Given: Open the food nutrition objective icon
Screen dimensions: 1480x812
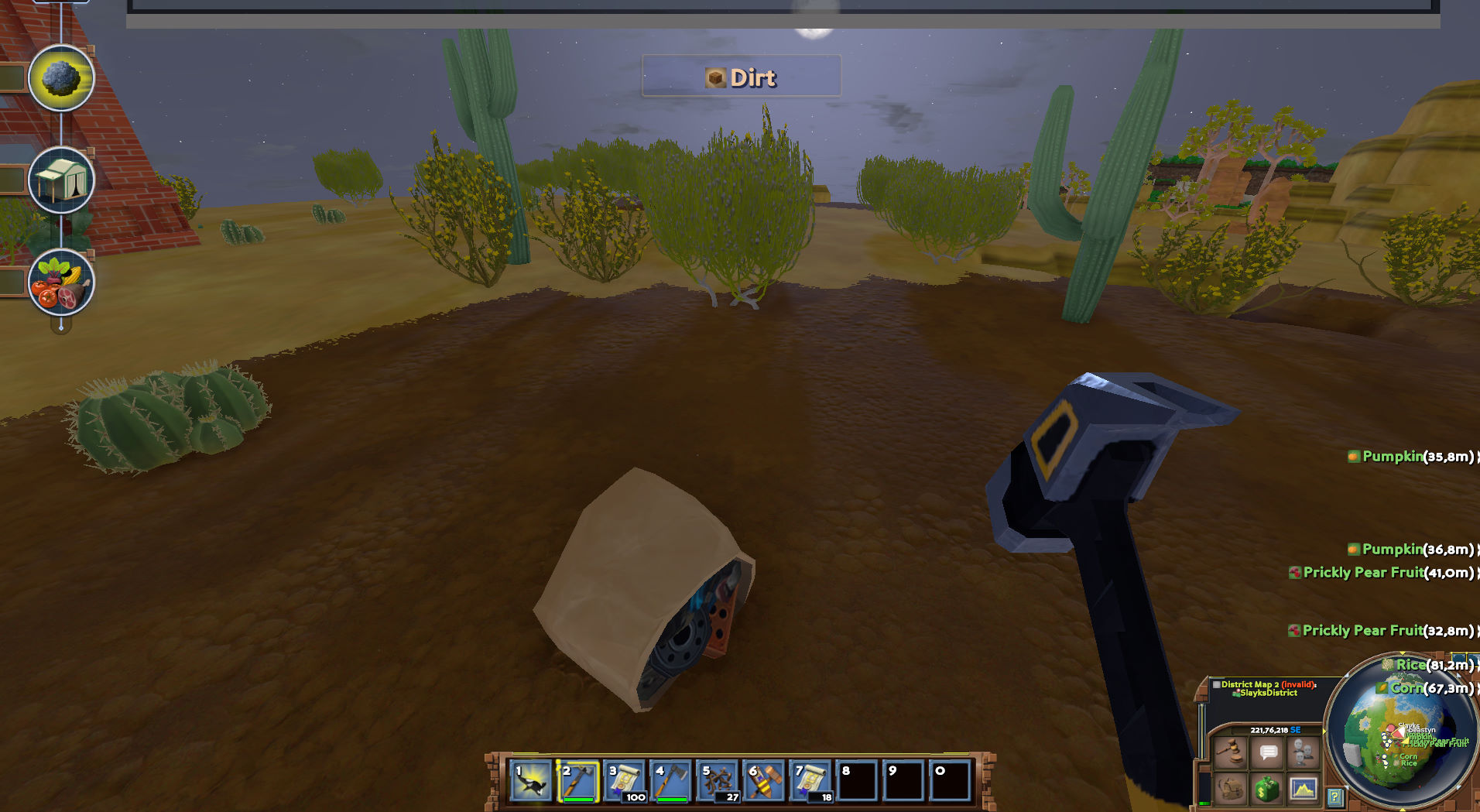Looking at the screenshot, I should pyautogui.click(x=61, y=283).
